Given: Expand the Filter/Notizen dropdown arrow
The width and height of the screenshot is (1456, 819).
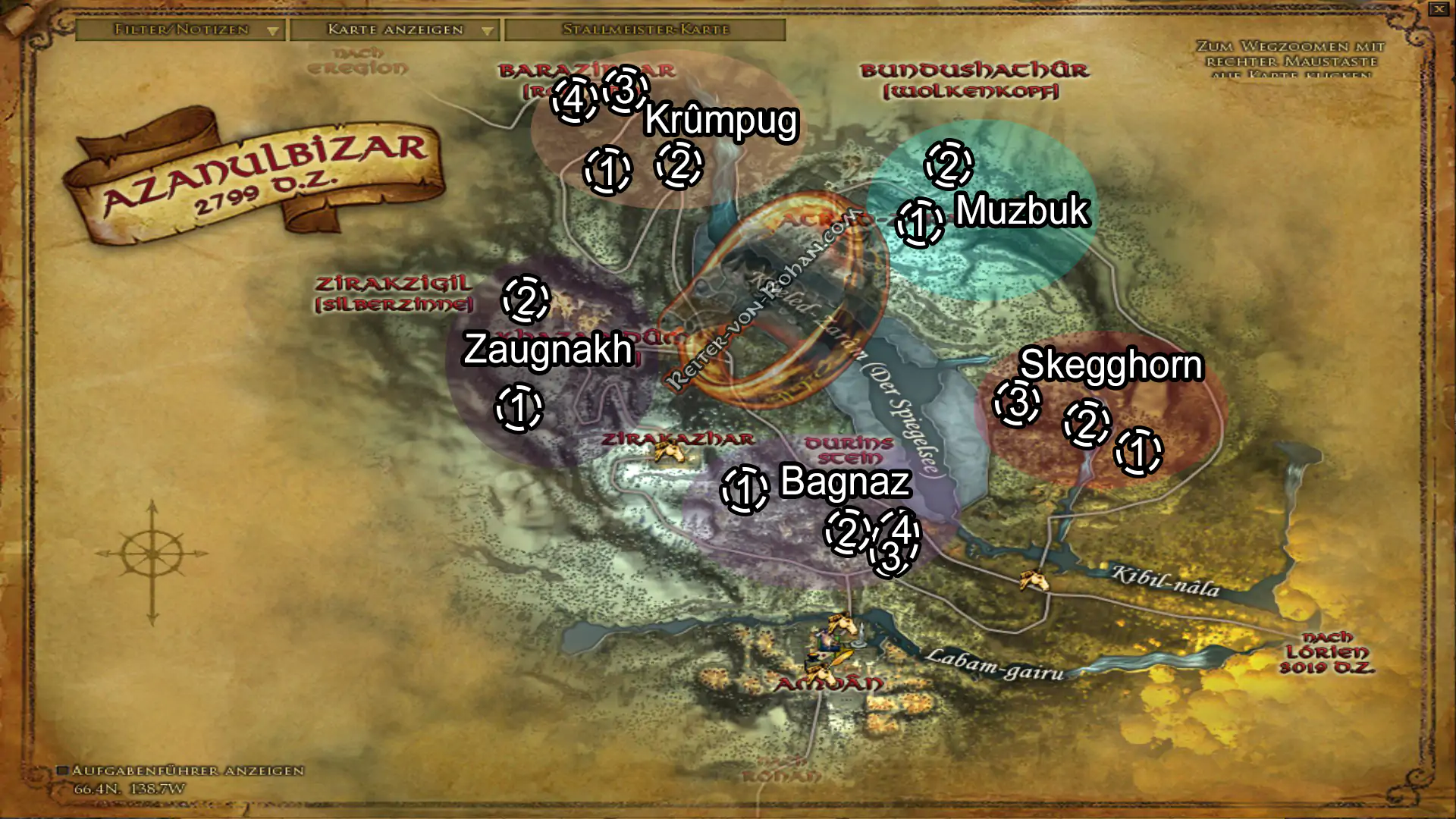Looking at the screenshot, I should [x=273, y=30].
